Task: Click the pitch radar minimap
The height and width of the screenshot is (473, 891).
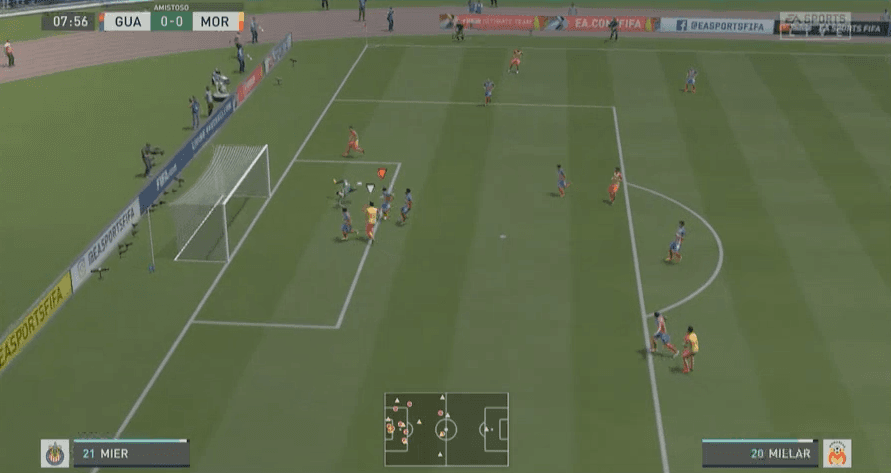Action: coord(446,429)
